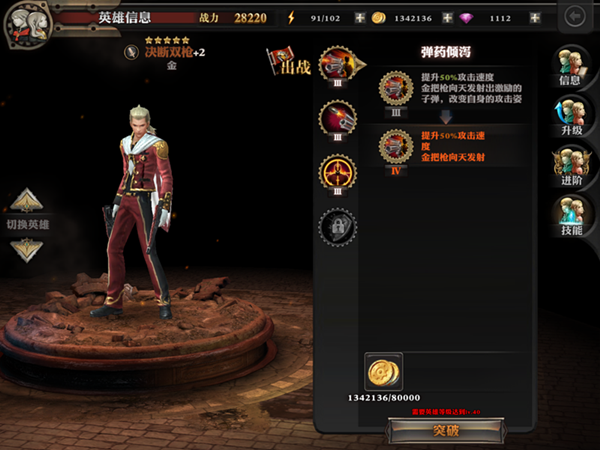Tap the gold coin cost icon

click(383, 371)
